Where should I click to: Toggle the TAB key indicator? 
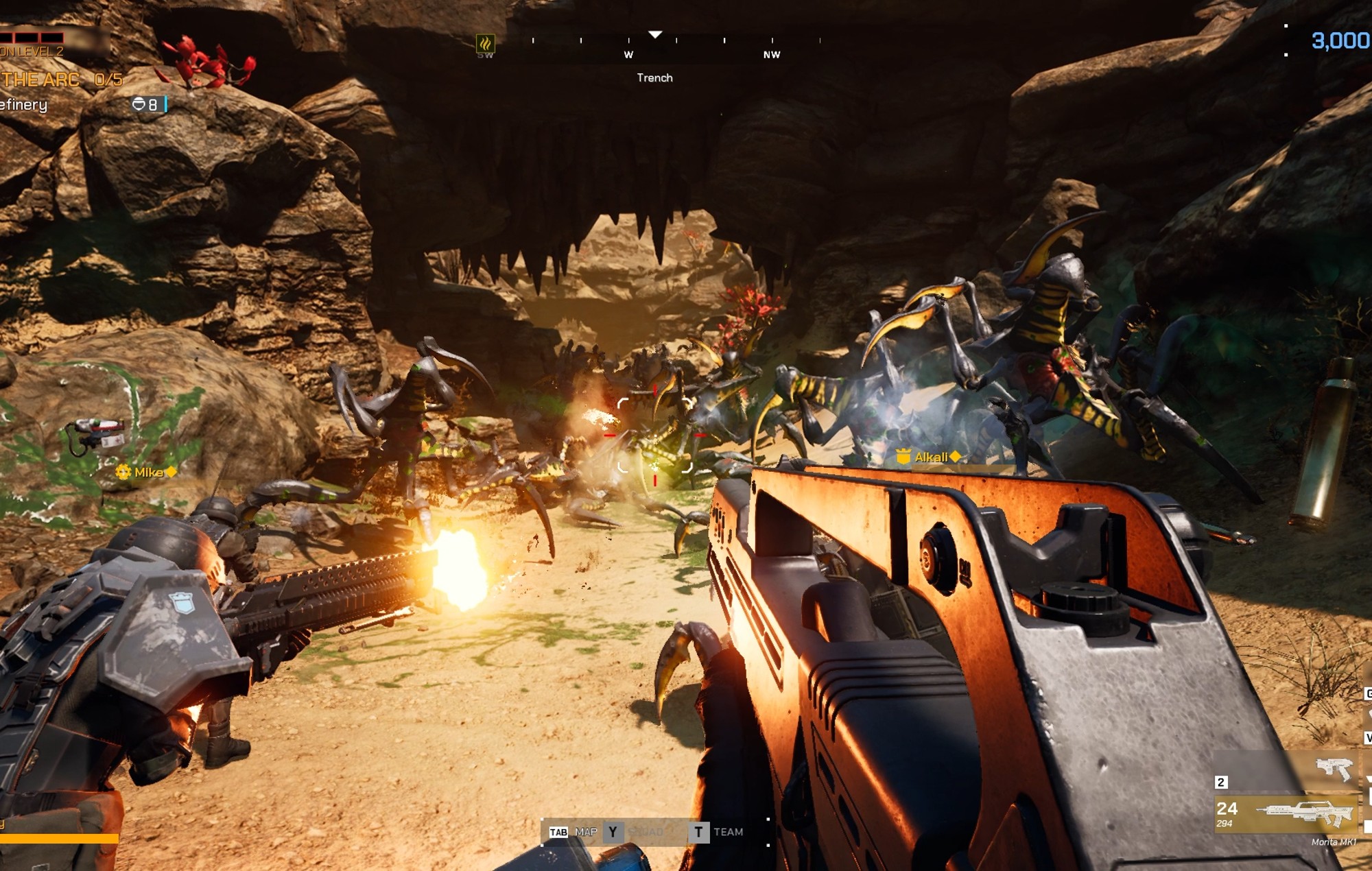[558, 831]
